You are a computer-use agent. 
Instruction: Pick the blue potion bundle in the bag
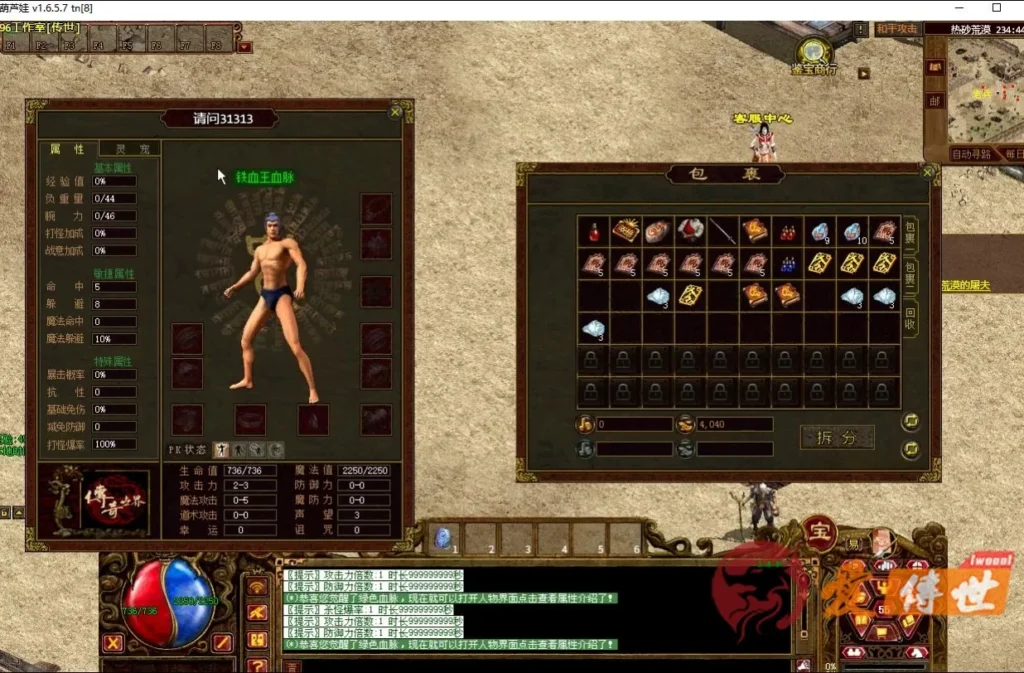(x=786, y=264)
